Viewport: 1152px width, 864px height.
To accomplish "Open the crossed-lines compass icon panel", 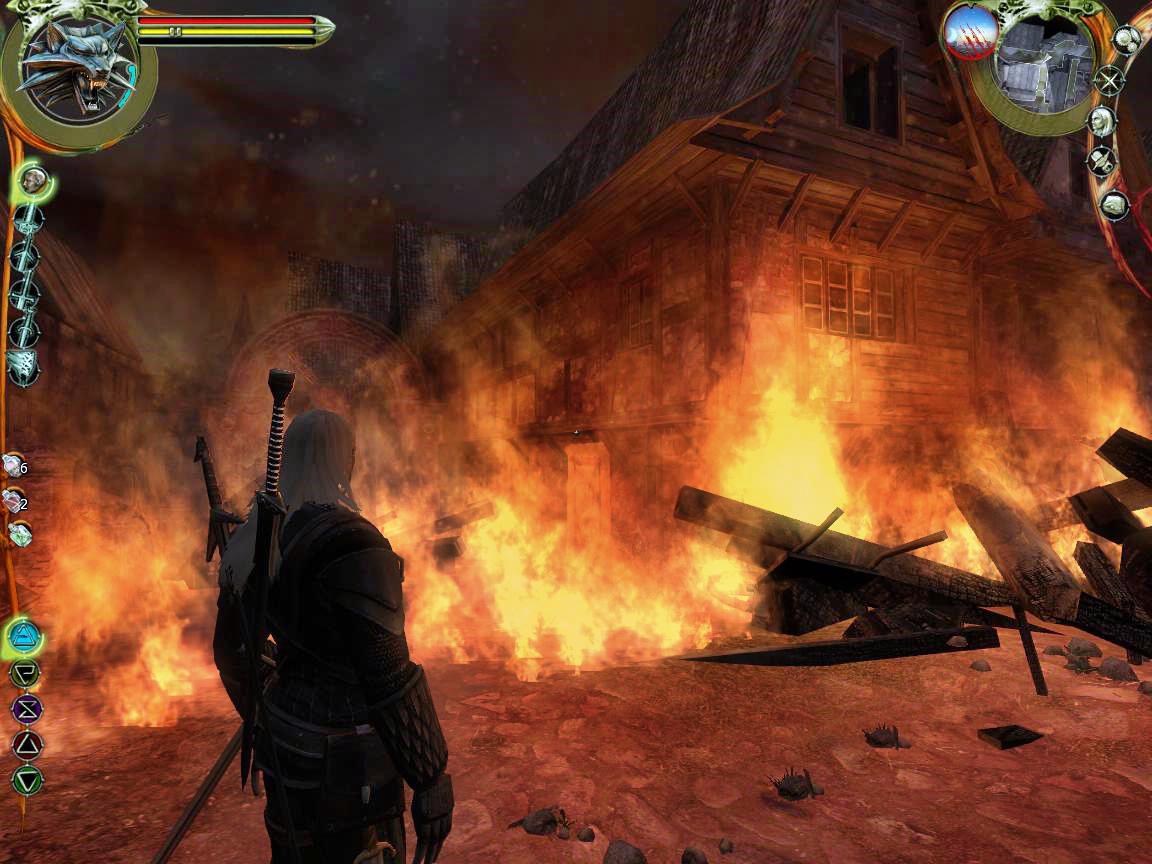I will point(1108,80).
